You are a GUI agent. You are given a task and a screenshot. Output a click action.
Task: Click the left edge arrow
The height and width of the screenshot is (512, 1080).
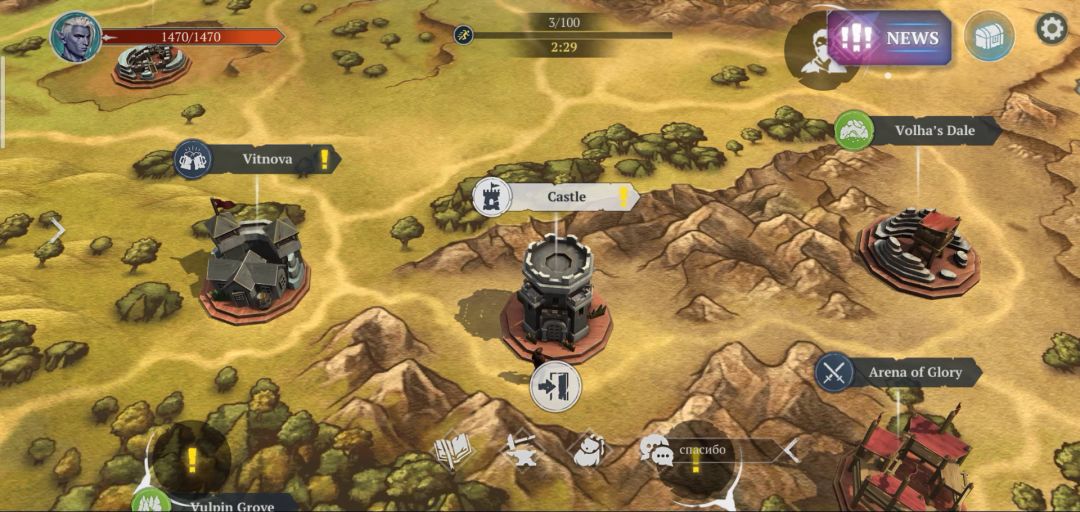pyautogui.click(x=57, y=230)
